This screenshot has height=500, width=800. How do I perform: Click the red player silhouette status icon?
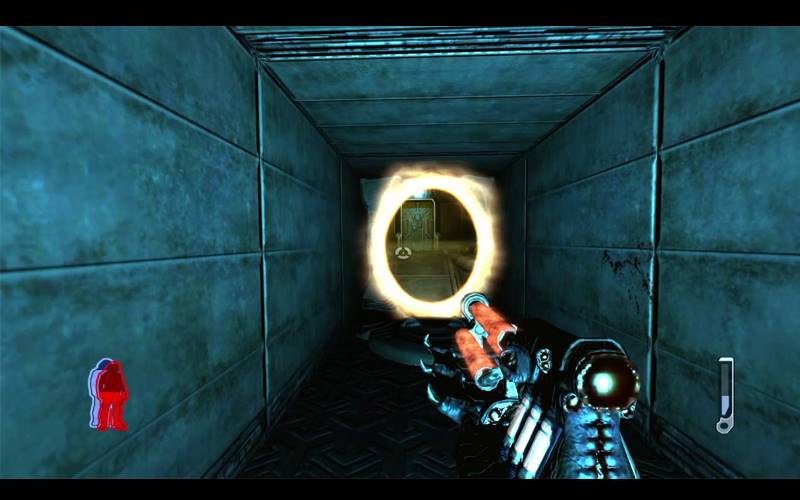[110, 395]
